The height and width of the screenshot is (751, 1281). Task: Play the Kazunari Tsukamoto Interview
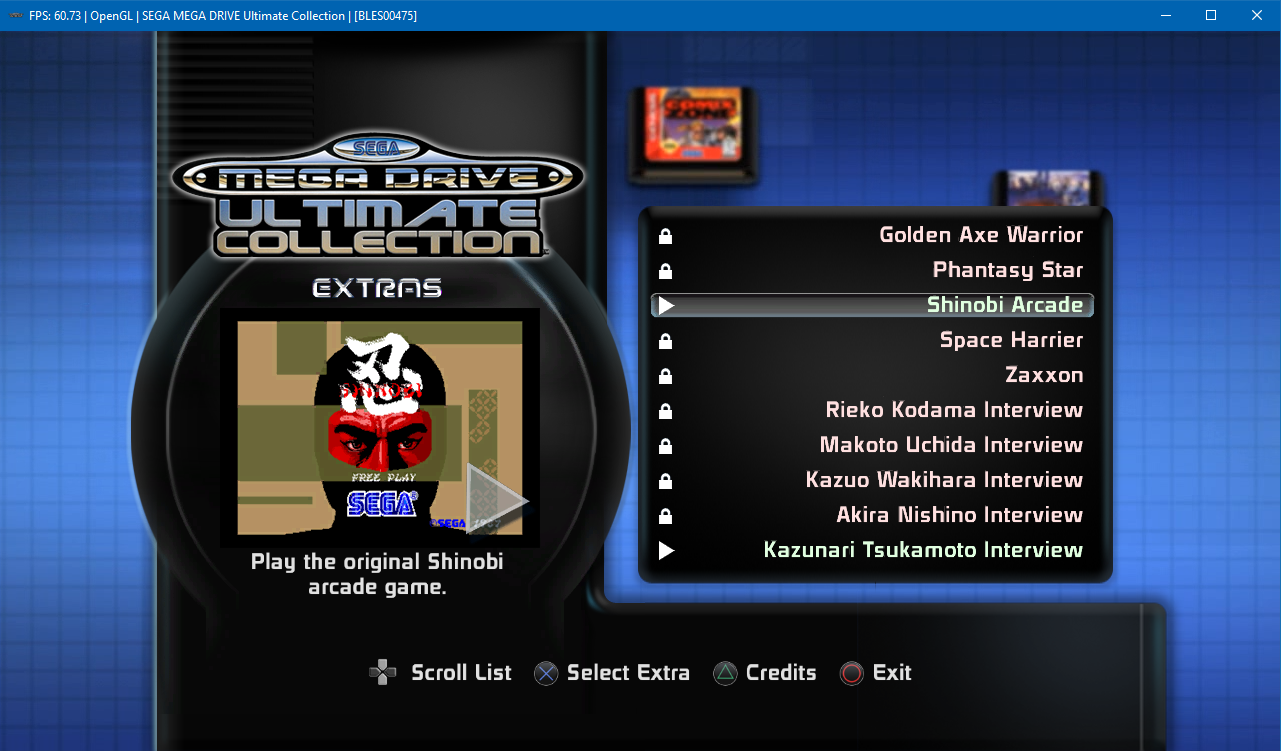pyautogui.click(x=922, y=550)
